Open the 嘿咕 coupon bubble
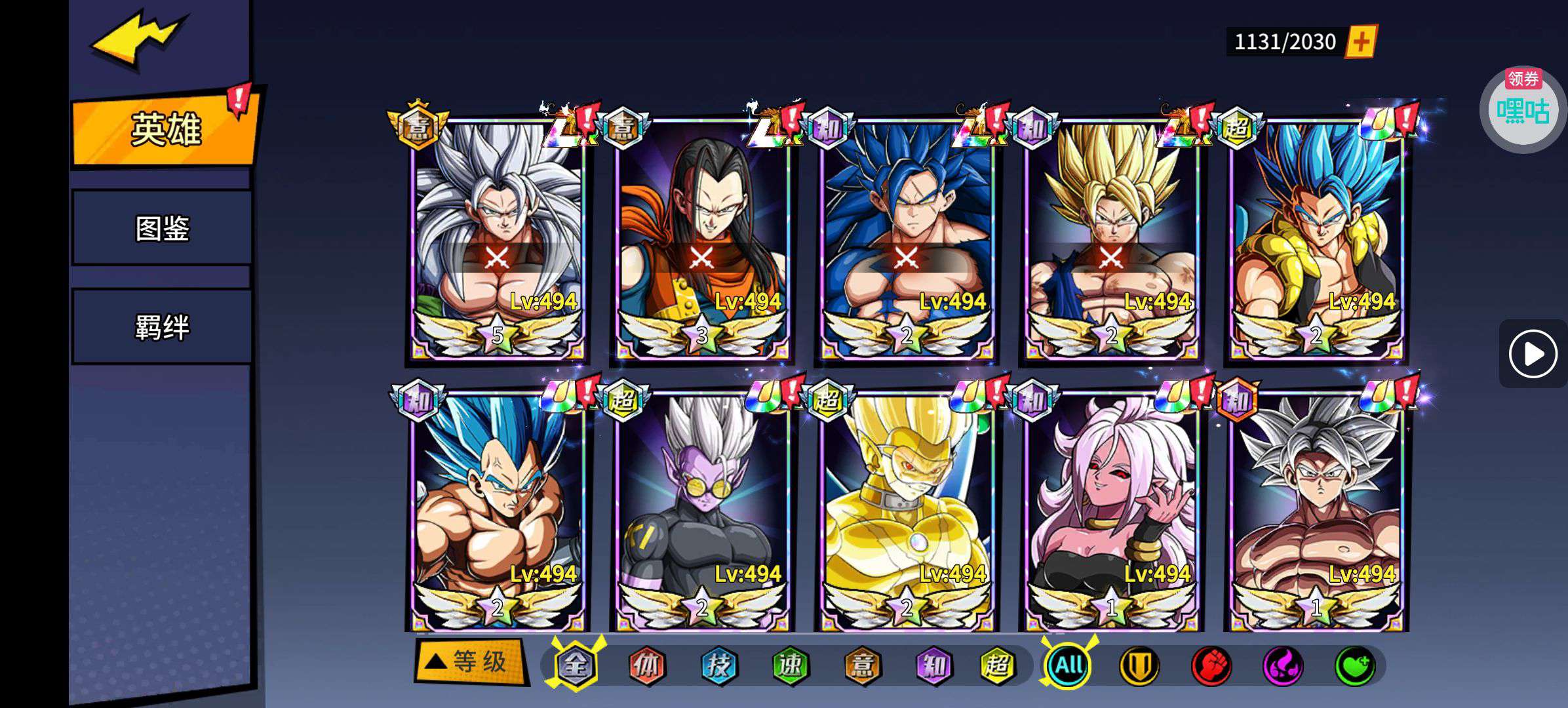This screenshot has height=708, width=1568. coord(1522,110)
